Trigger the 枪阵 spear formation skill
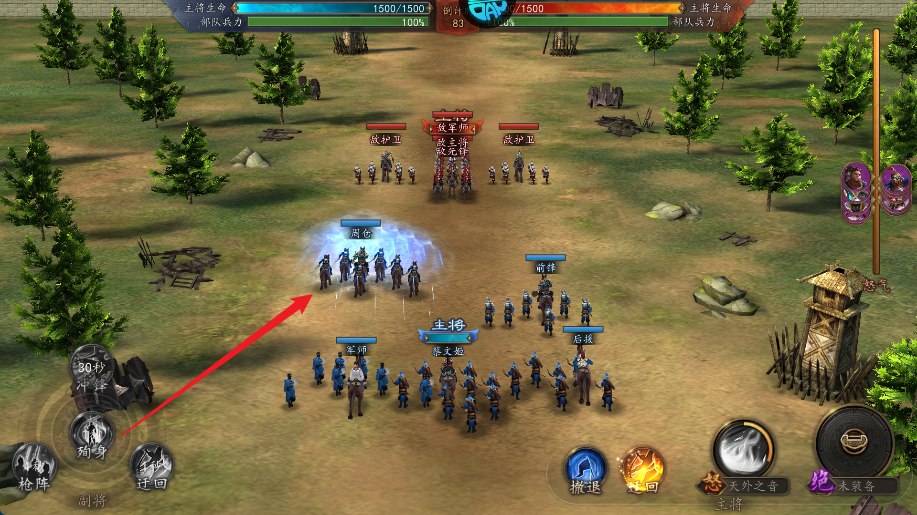The width and height of the screenshot is (917, 515). tap(33, 465)
